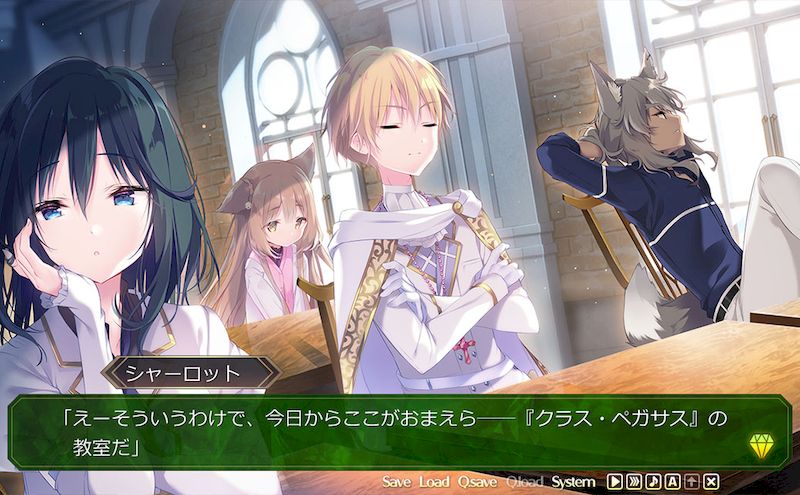This screenshot has height=495, width=800.
Task: Activate skip with the triple-arrow icon
Action: pos(634,482)
